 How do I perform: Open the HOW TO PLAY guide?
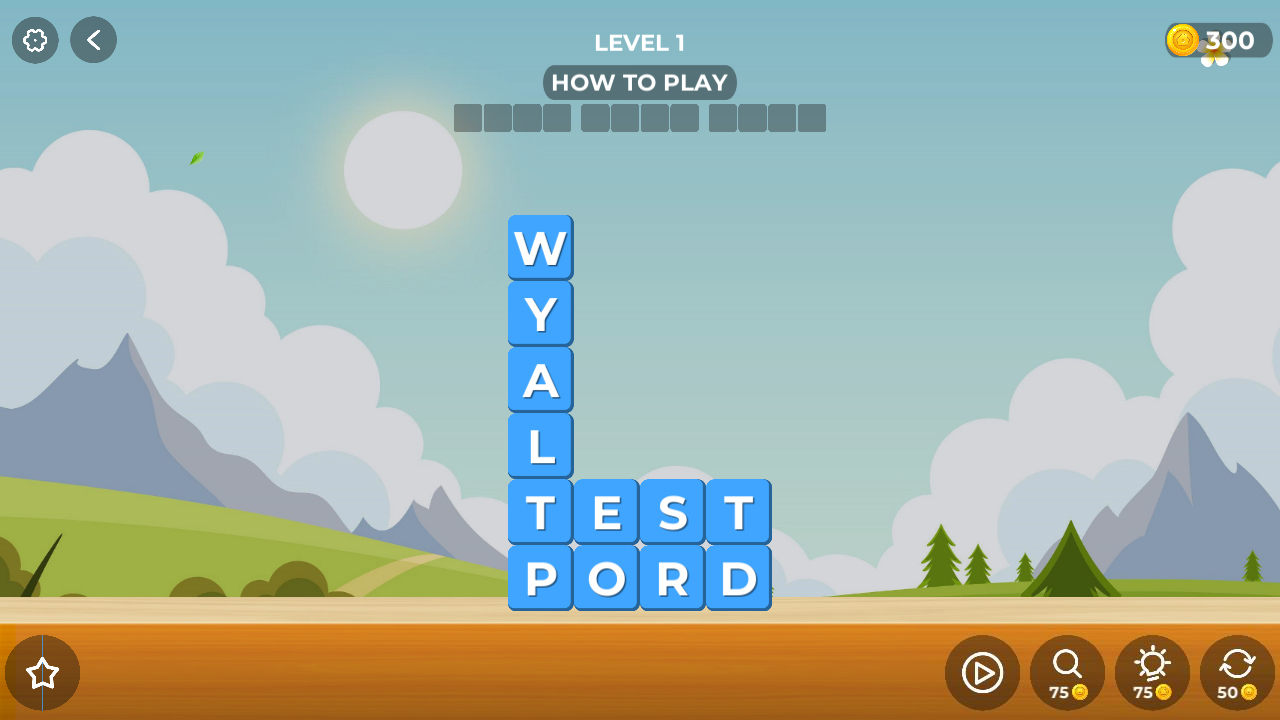click(x=639, y=82)
